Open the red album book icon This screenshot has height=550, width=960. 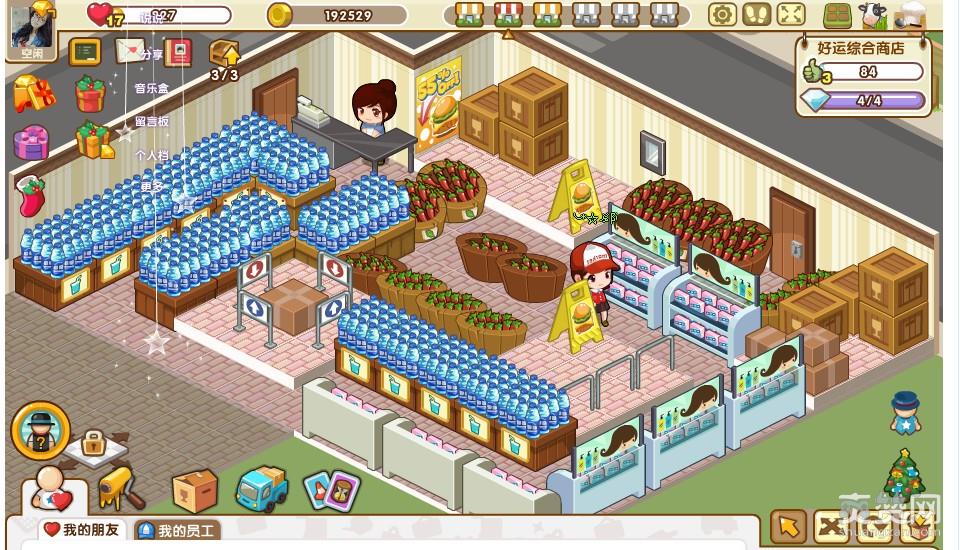coord(178,52)
